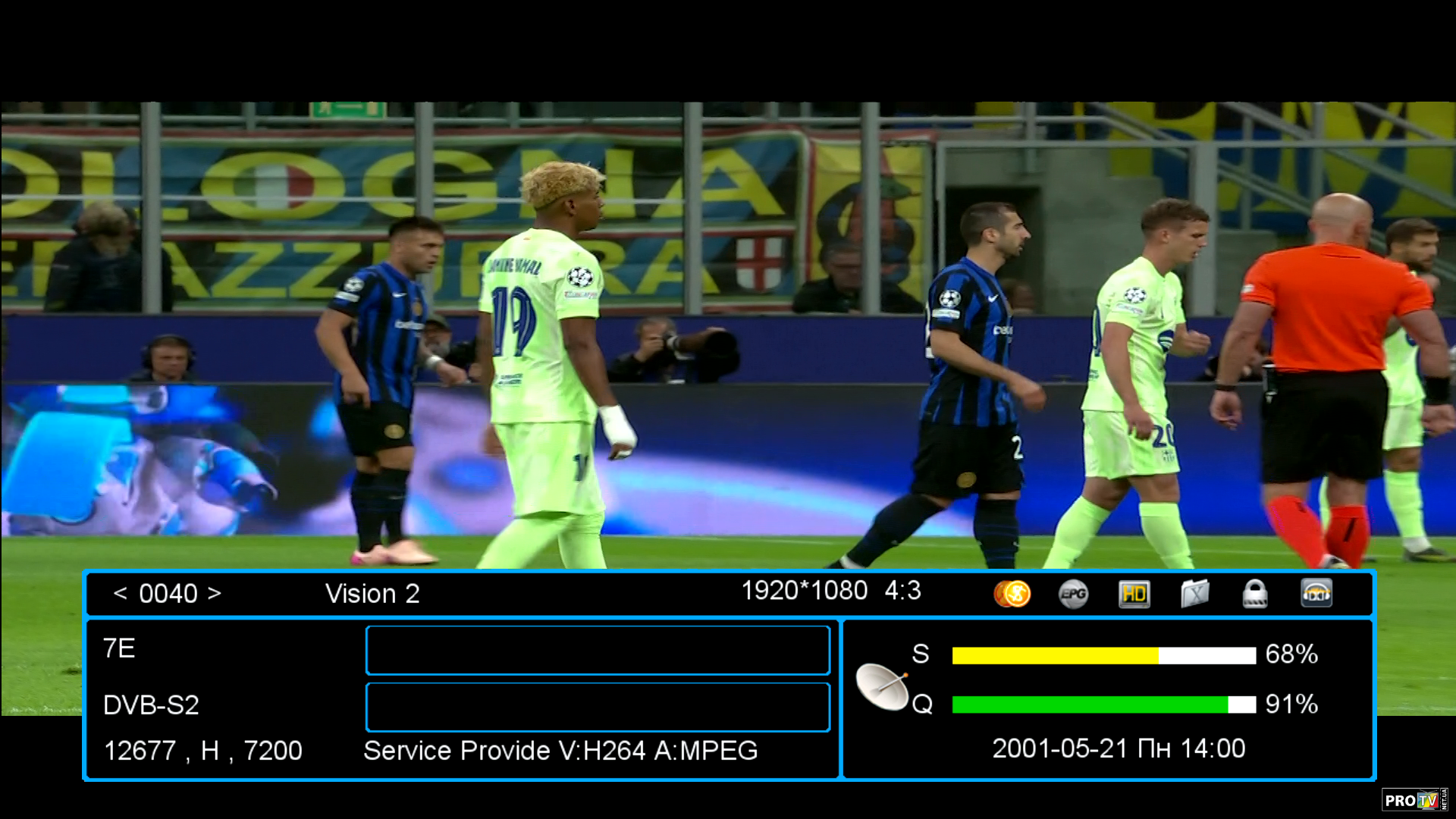
Task: Click the gold dollar coin icon
Action: point(1012,594)
